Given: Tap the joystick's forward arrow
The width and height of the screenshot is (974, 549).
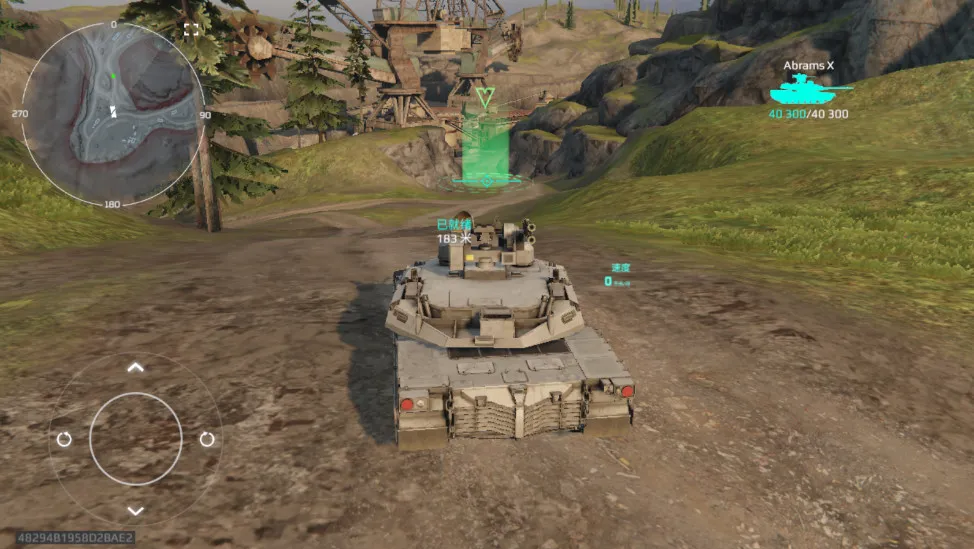Looking at the screenshot, I should point(136,367).
